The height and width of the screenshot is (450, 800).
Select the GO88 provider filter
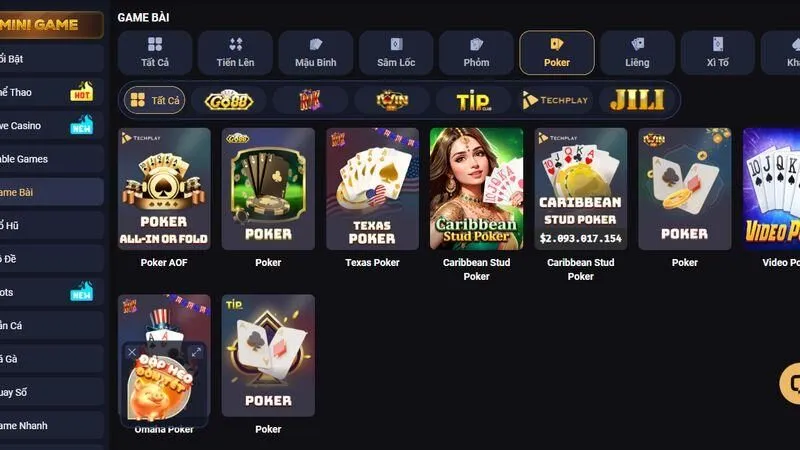(229, 100)
